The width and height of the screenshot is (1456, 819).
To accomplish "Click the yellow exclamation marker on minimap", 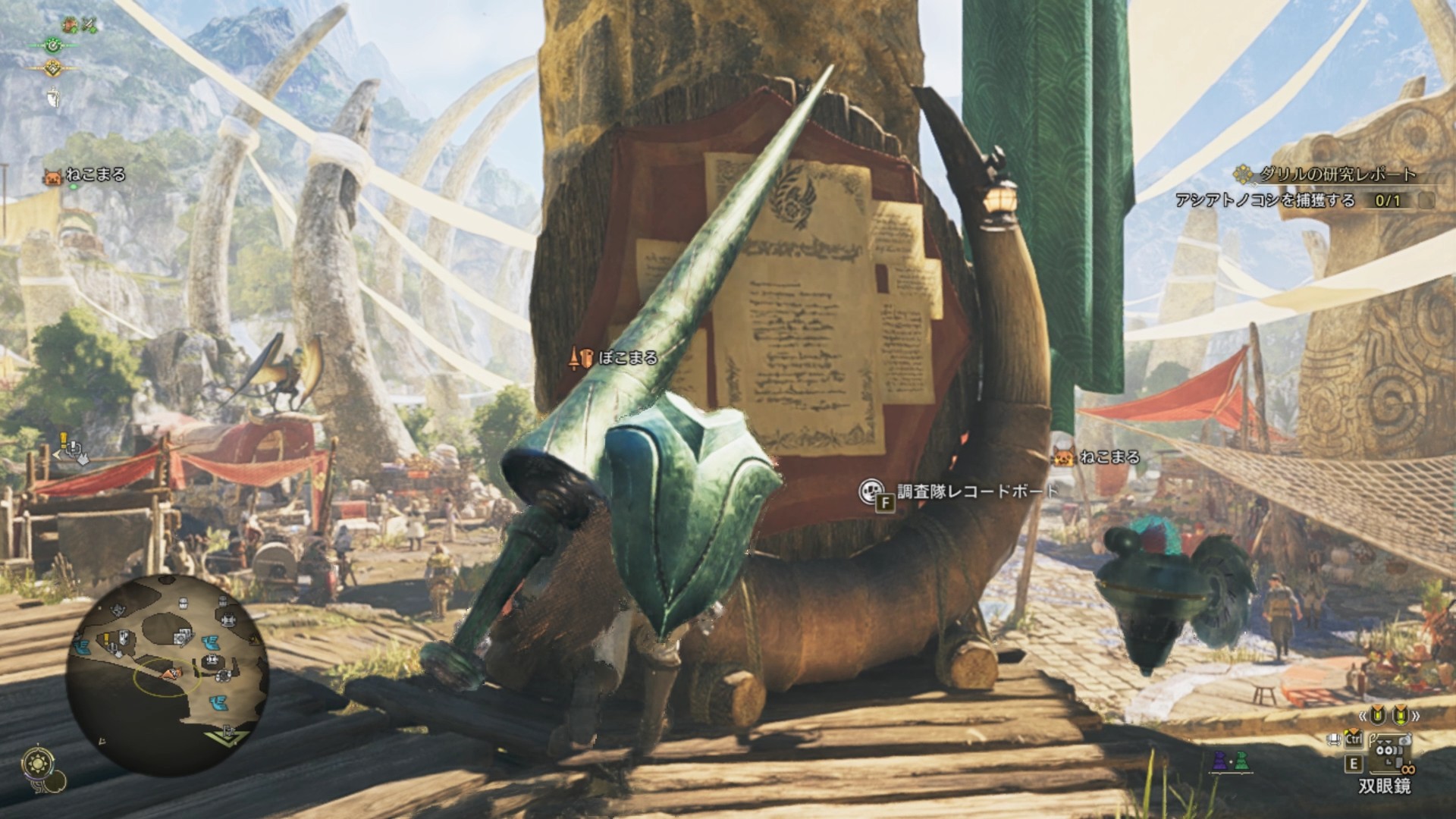I will click(107, 639).
